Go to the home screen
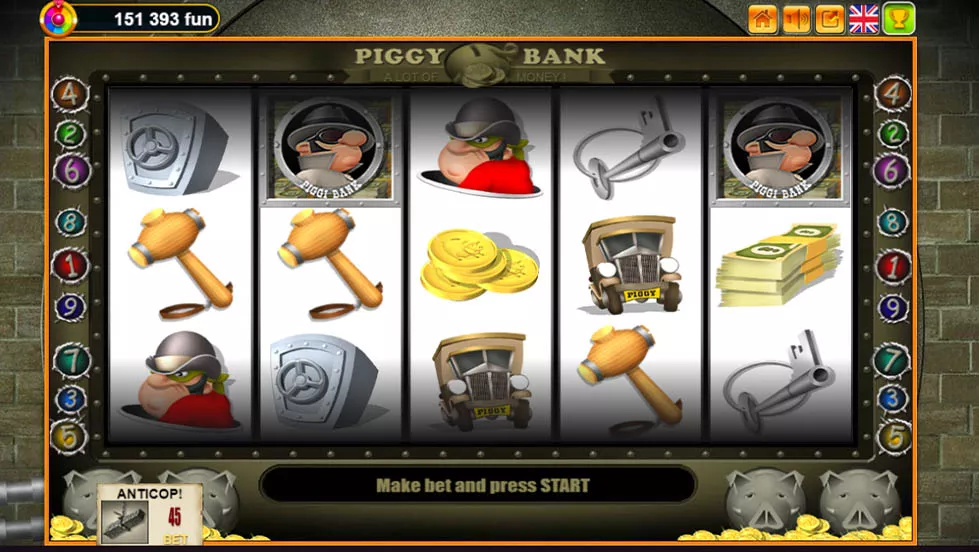The height and width of the screenshot is (552, 979). 763,18
